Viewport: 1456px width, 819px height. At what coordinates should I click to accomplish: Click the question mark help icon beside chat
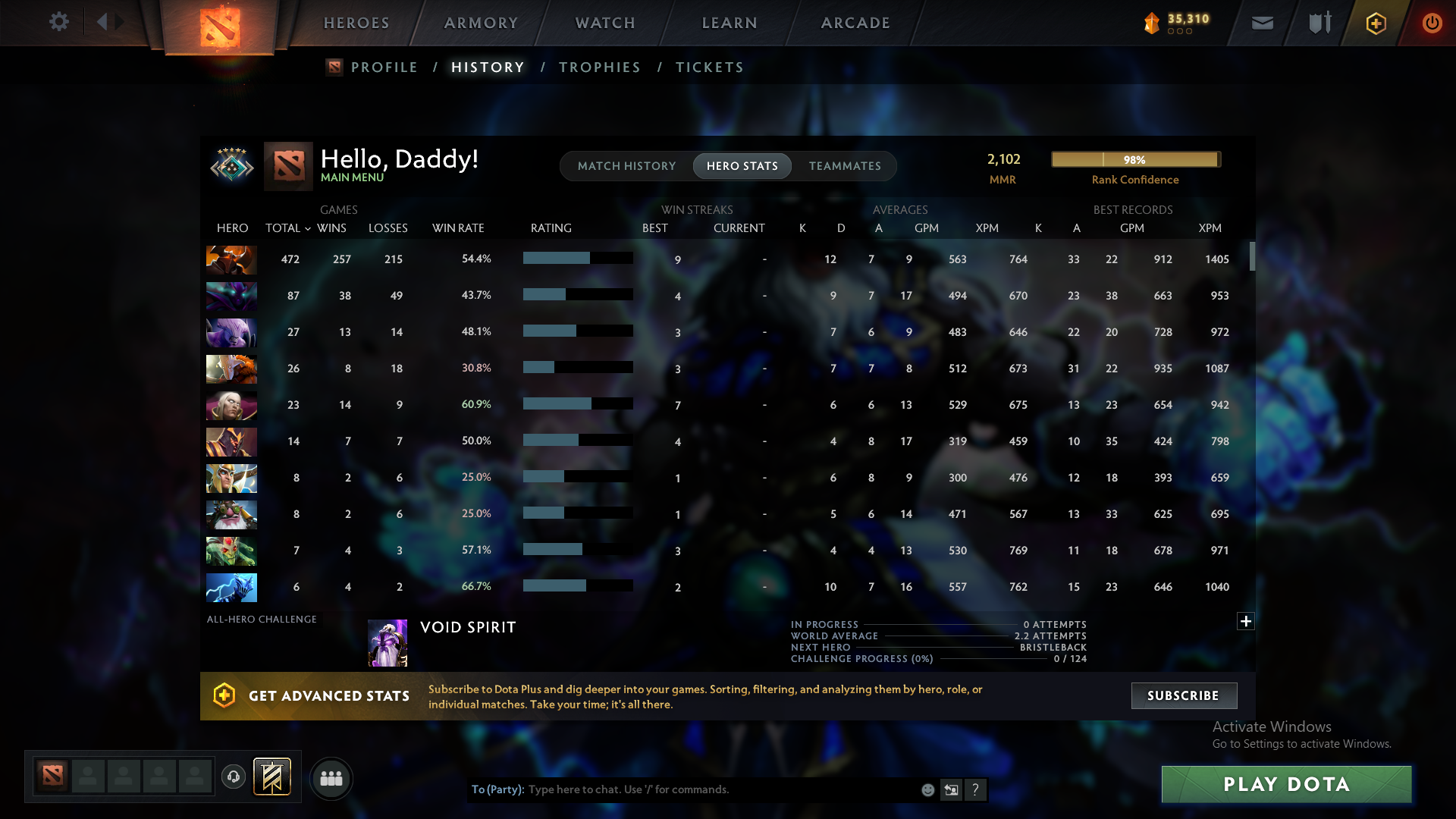[976, 789]
